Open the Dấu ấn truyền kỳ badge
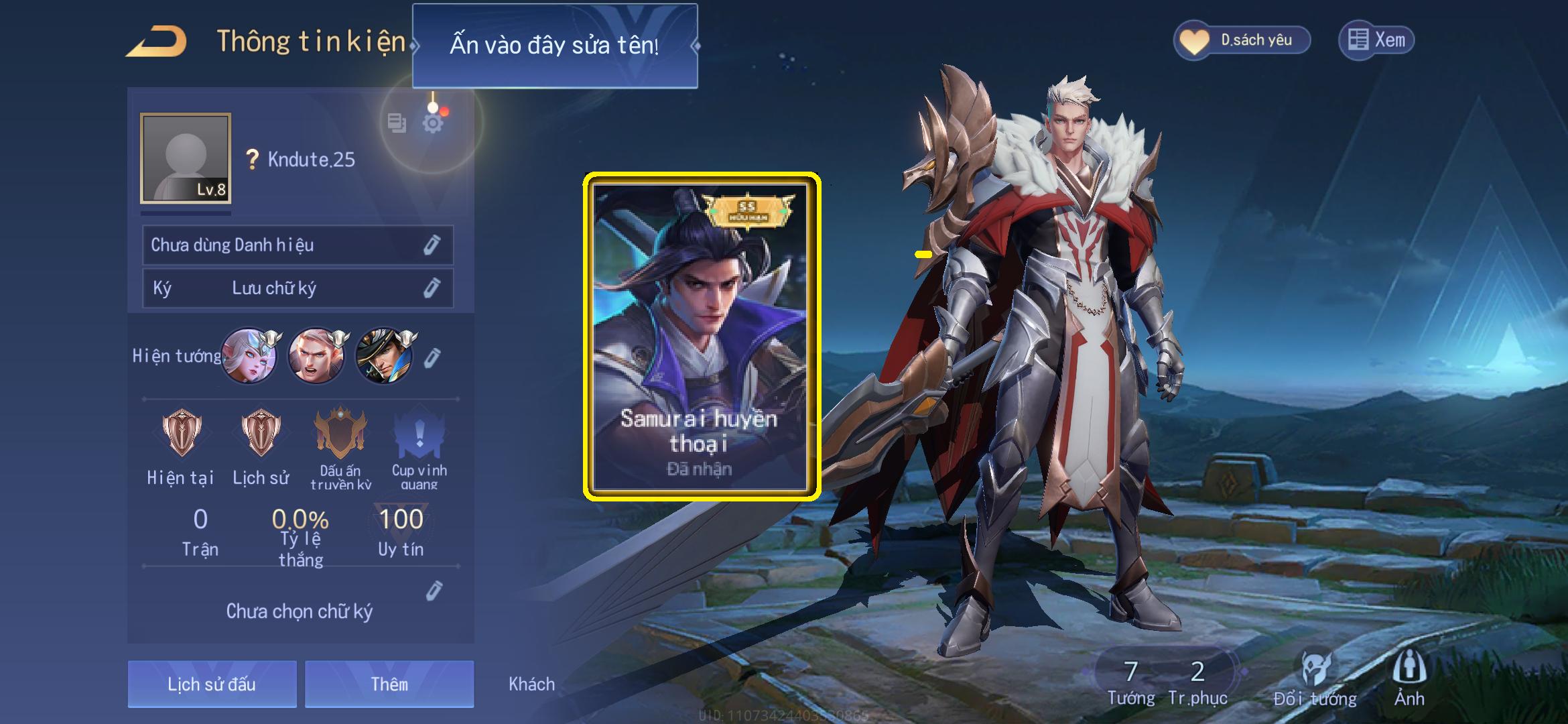Viewport: 1568px width, 724px height. pos(340,434)
